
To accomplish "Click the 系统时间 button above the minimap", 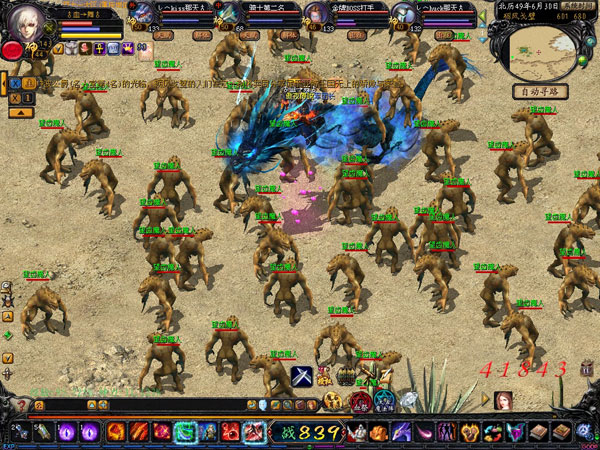I will tap(579, 6).
